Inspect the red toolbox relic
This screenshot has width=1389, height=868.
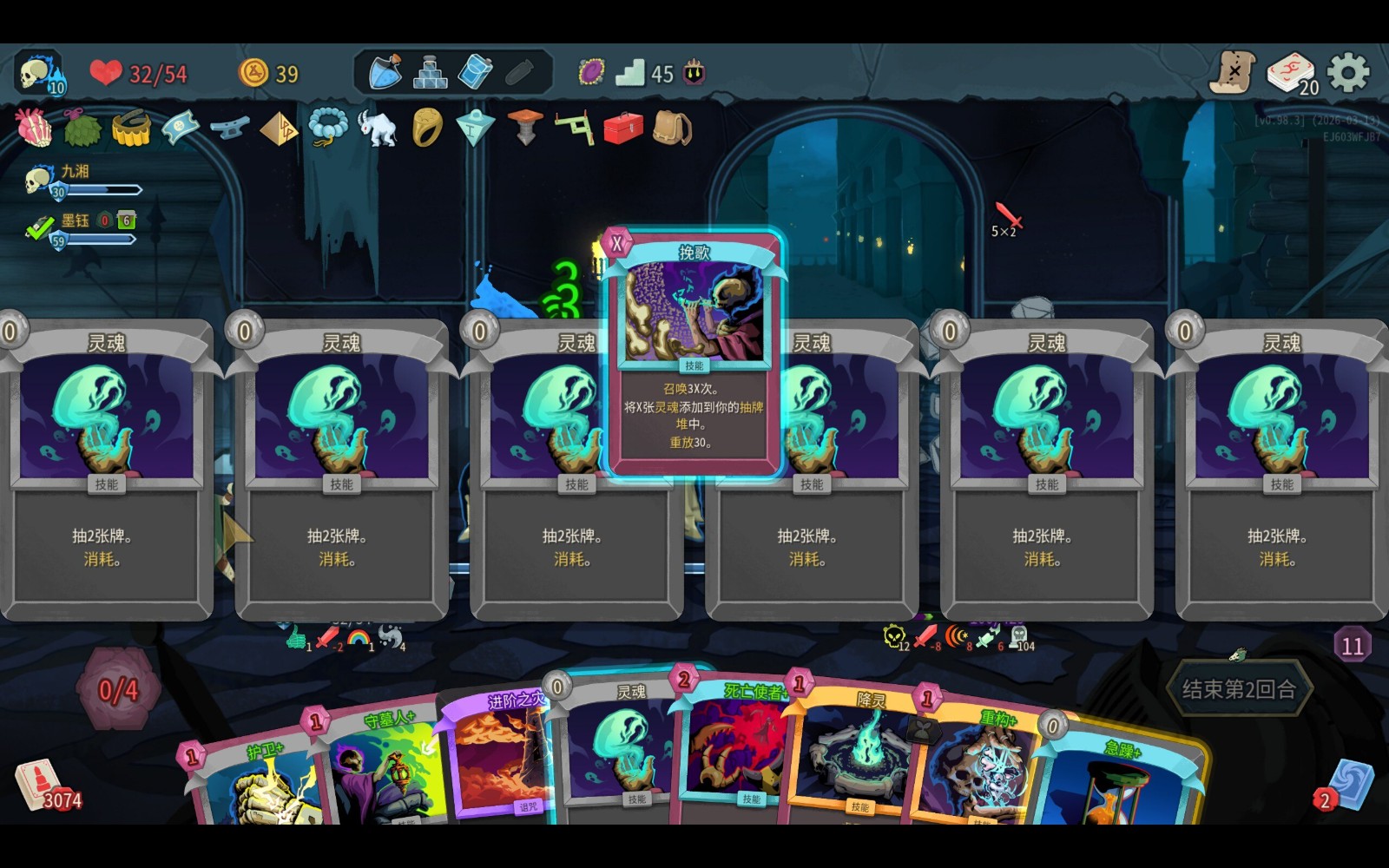pos(622,128)
